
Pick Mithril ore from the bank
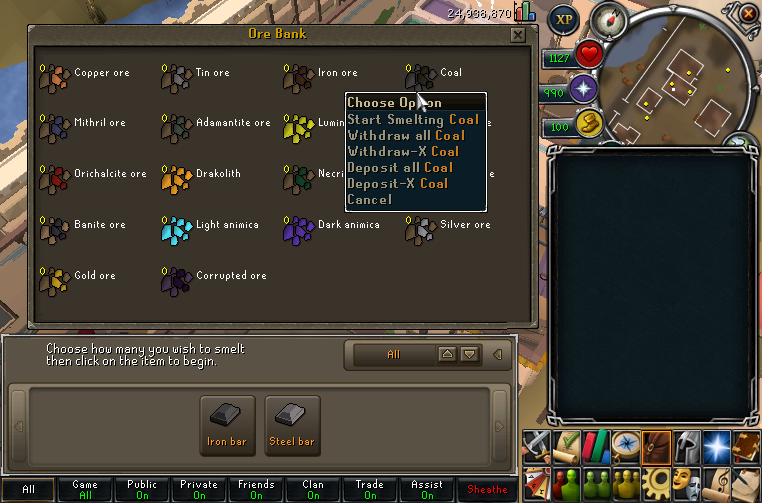pos(53,124)
